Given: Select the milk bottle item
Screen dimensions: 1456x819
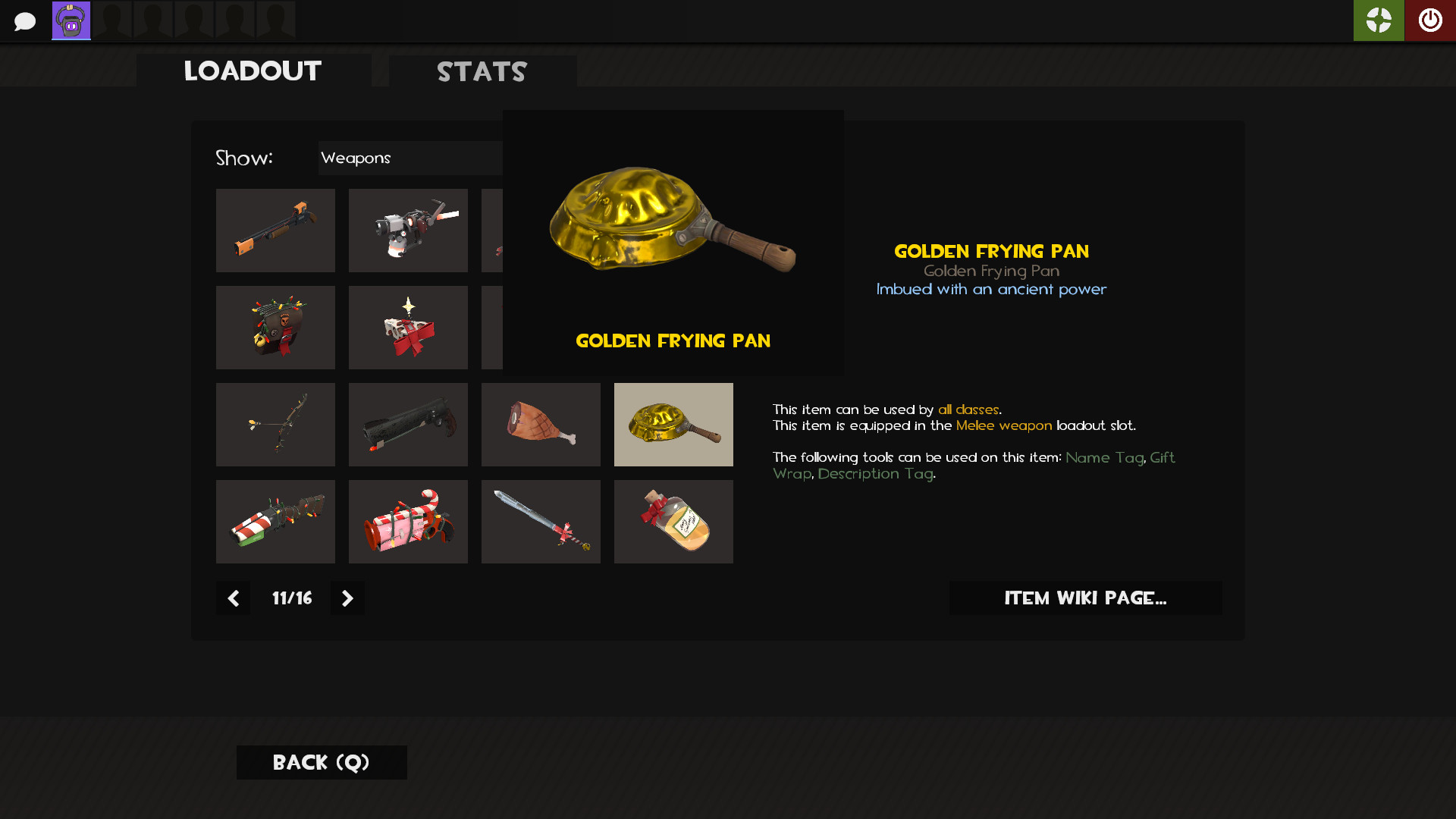Looking at the screenshot, I should (x=673, y=521).
